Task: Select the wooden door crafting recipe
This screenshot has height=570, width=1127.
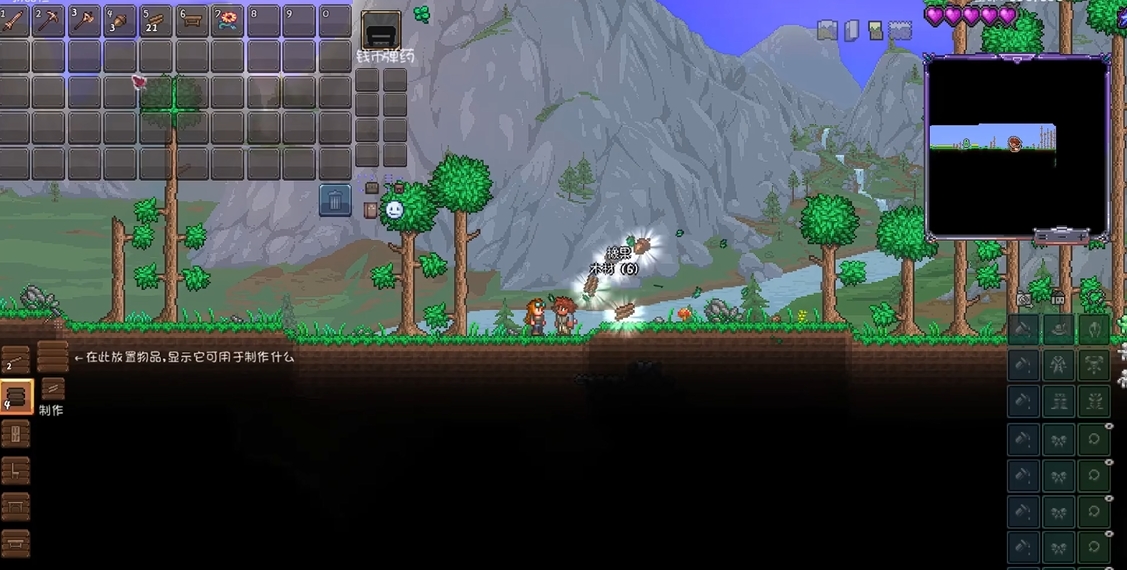Action: 16,434
